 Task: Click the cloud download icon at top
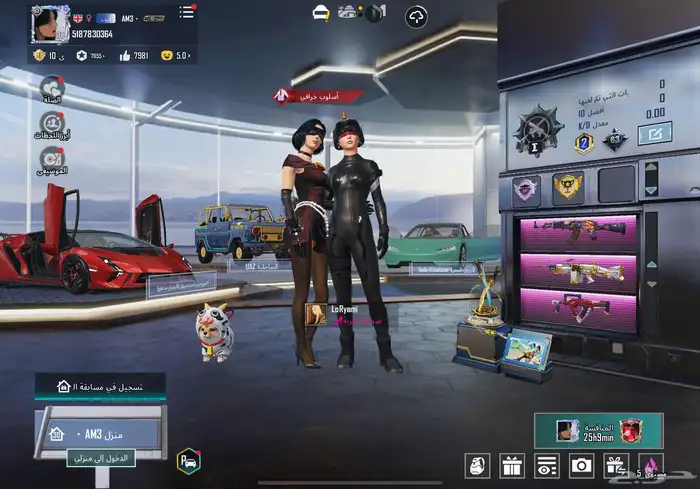416,15
